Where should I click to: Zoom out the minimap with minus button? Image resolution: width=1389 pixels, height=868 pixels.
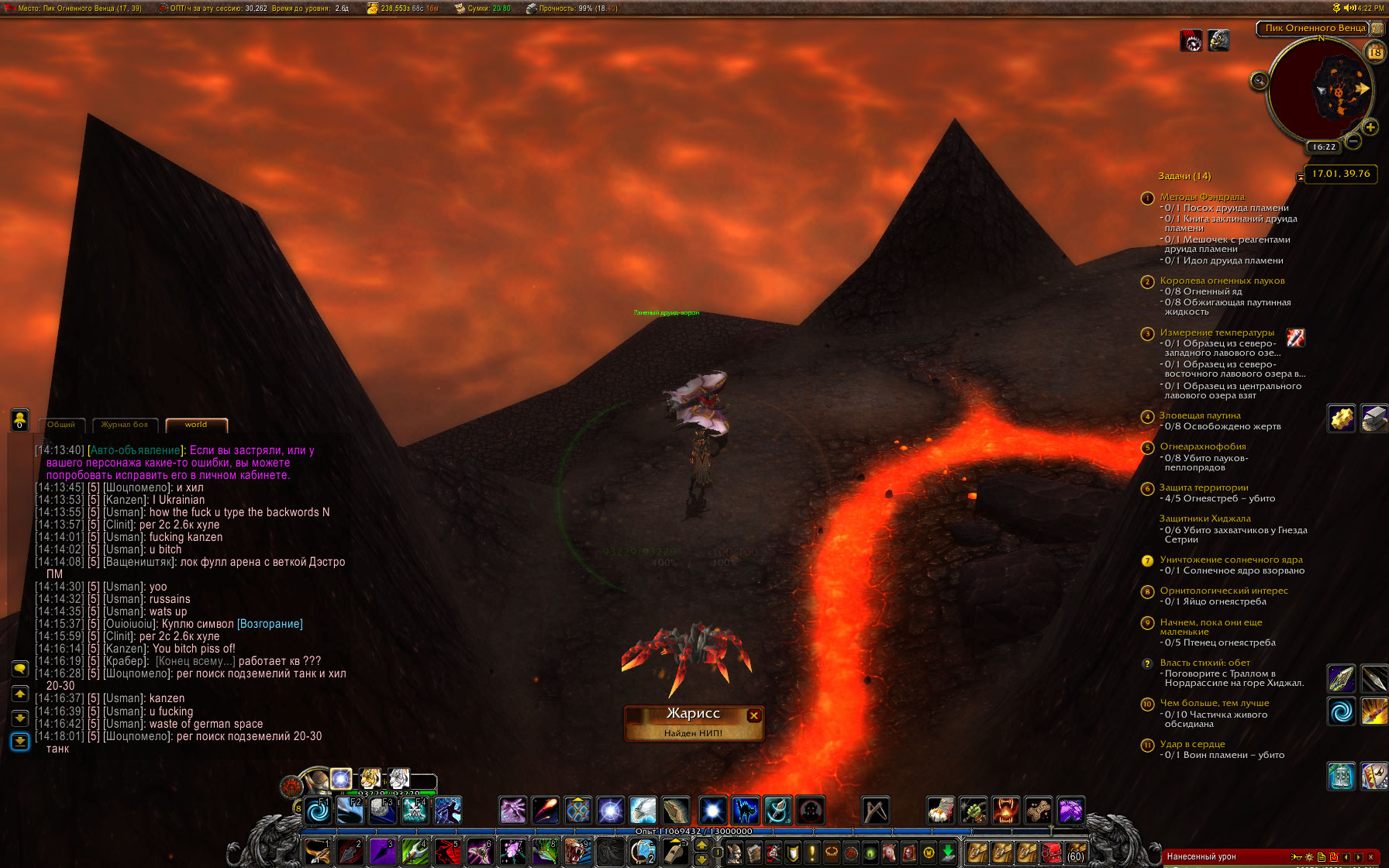1353,141
